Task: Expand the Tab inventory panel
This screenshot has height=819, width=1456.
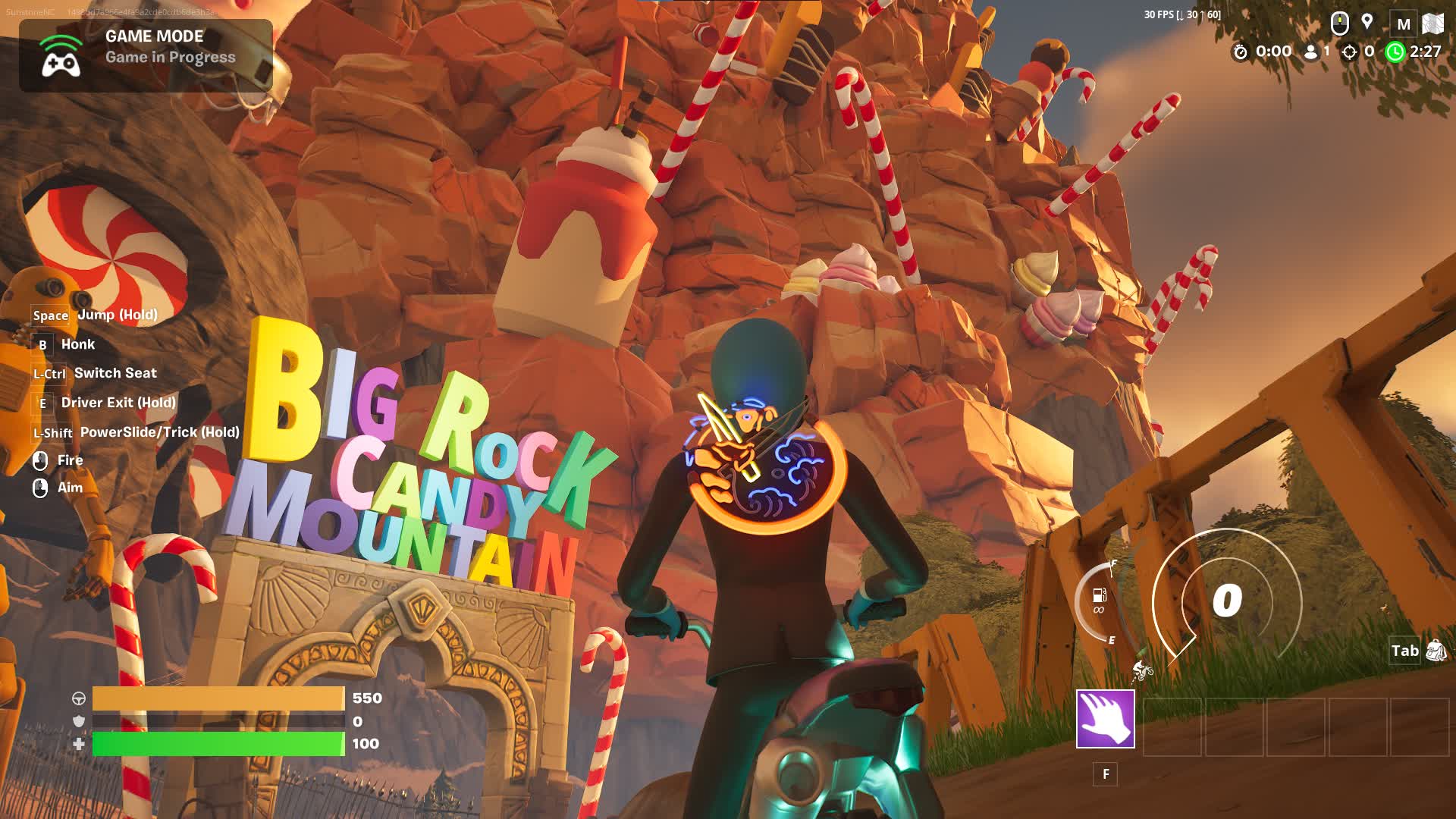Action: click(1404, 651)
